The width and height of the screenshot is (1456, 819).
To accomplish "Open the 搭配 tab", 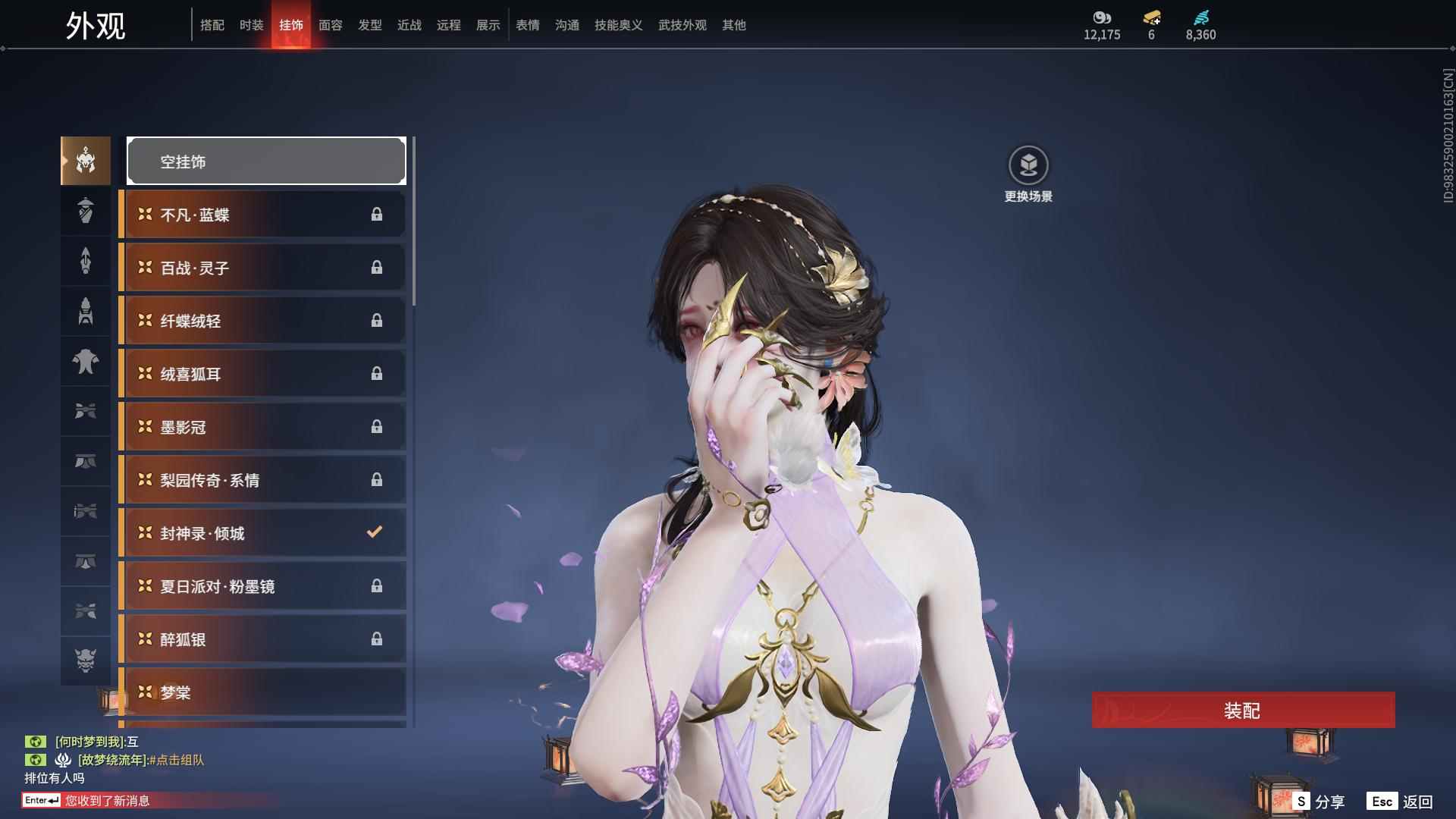I will 212,25.
